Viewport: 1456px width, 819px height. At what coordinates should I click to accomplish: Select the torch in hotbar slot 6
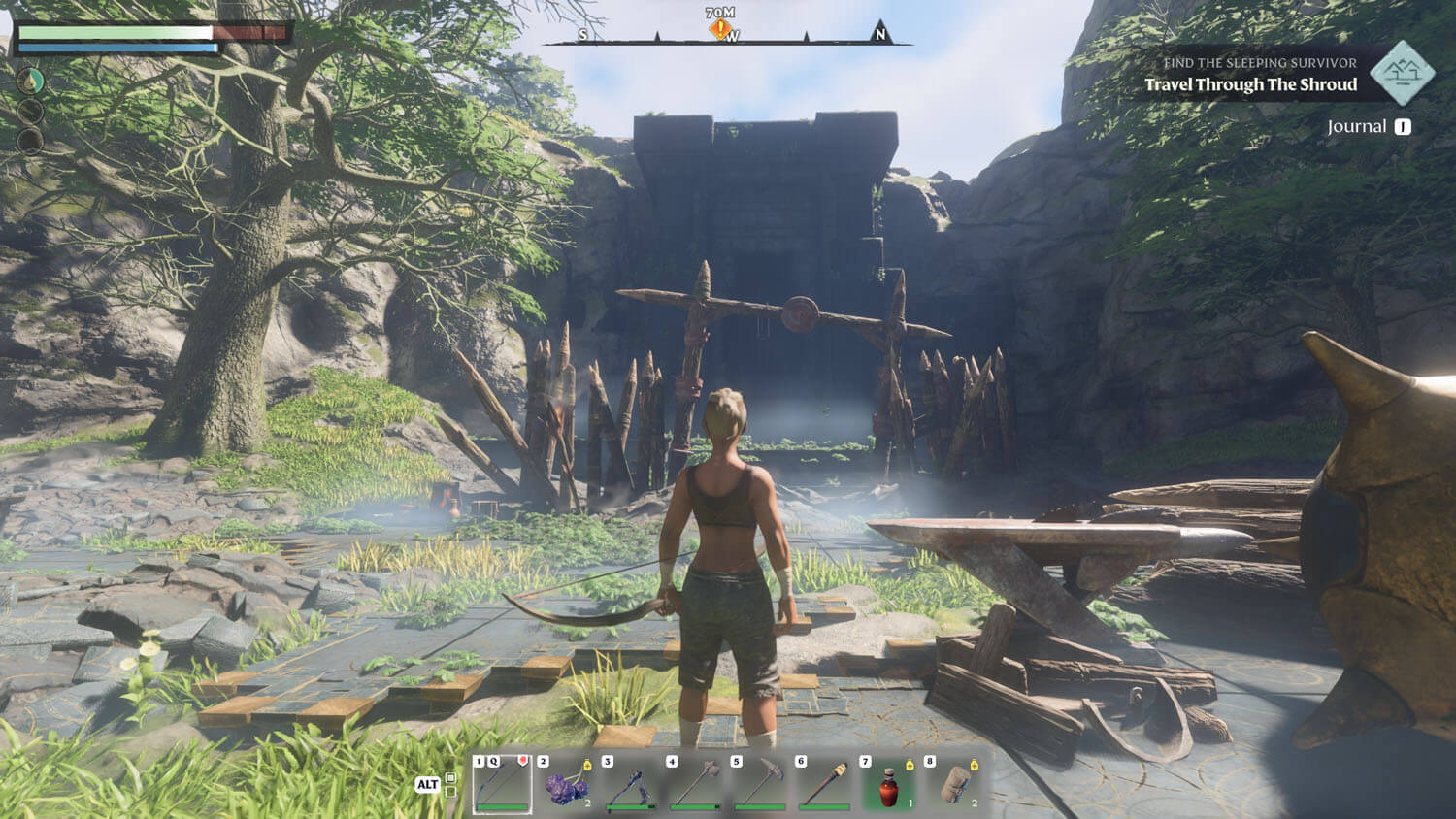824,784
